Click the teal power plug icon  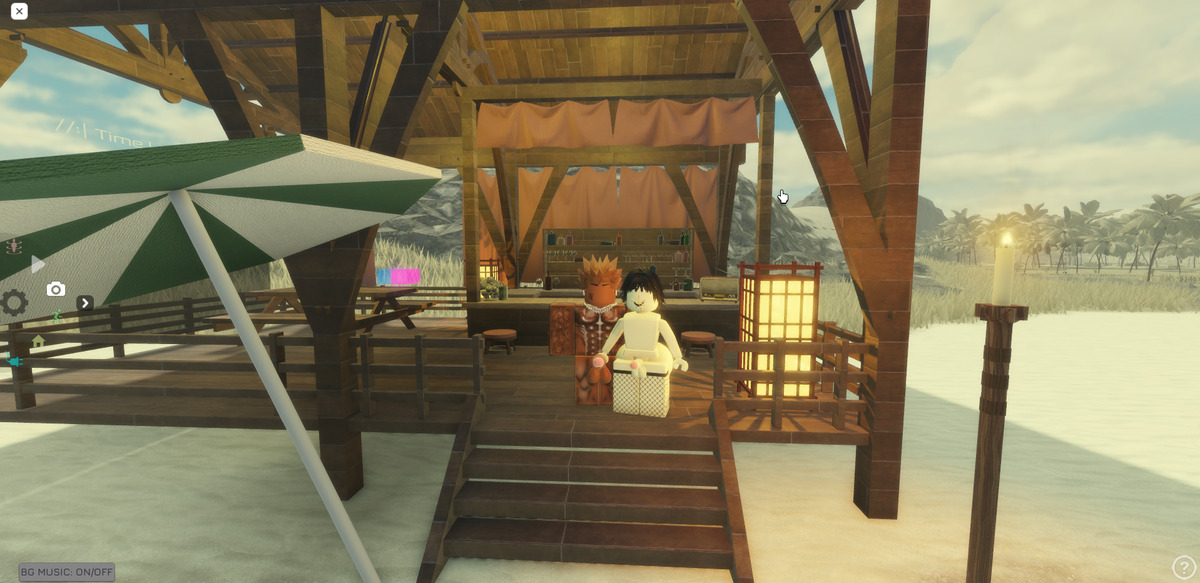(x=14, y=361)
